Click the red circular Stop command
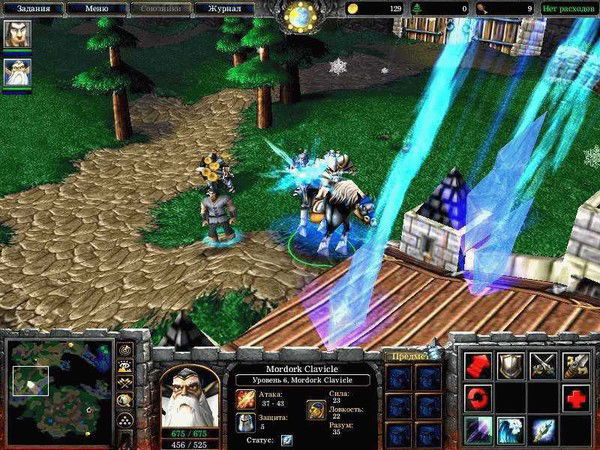Viewport: 600px width, 450px height. click(478, 399)
